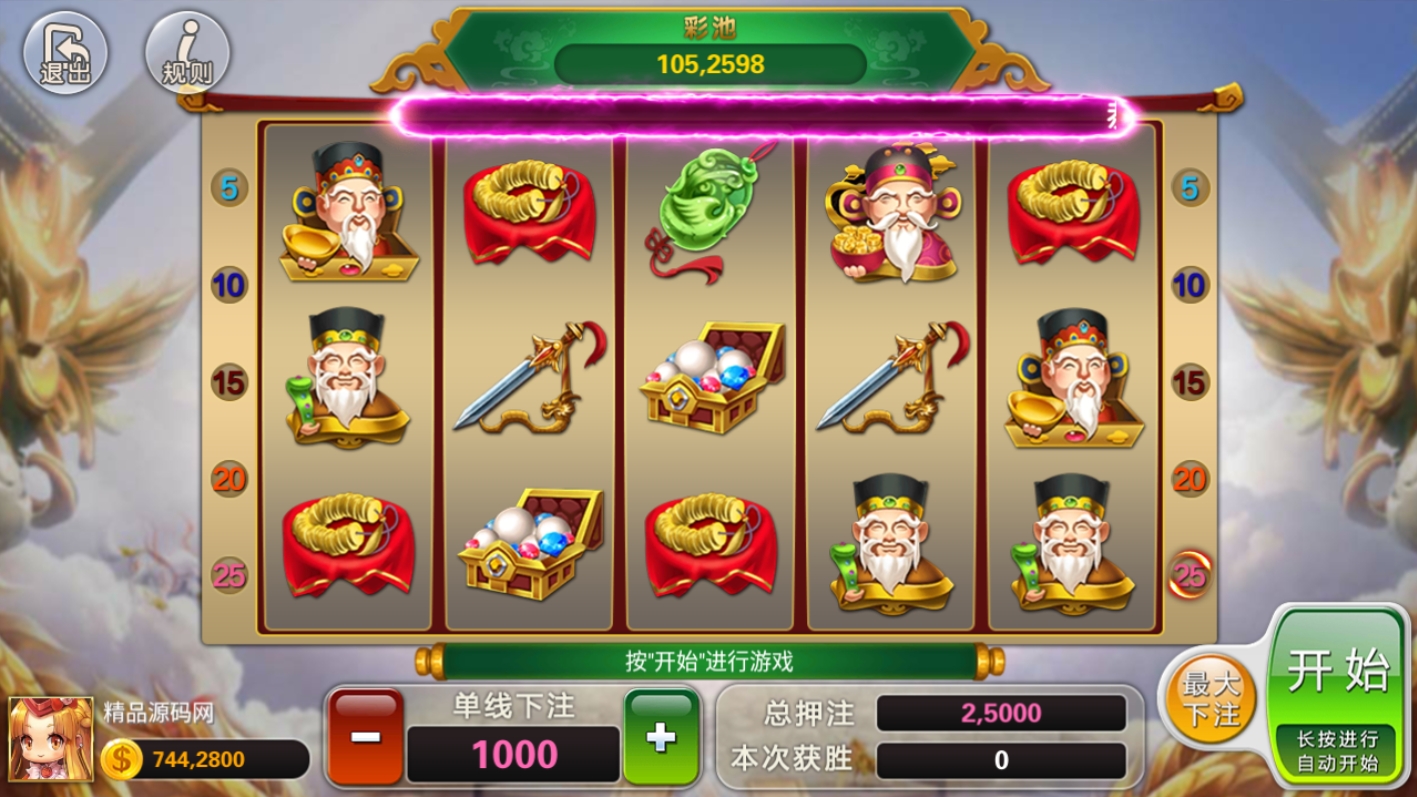1417x797 pixels.
Task: Select 最大下注 max bet
Action: 1210,699
